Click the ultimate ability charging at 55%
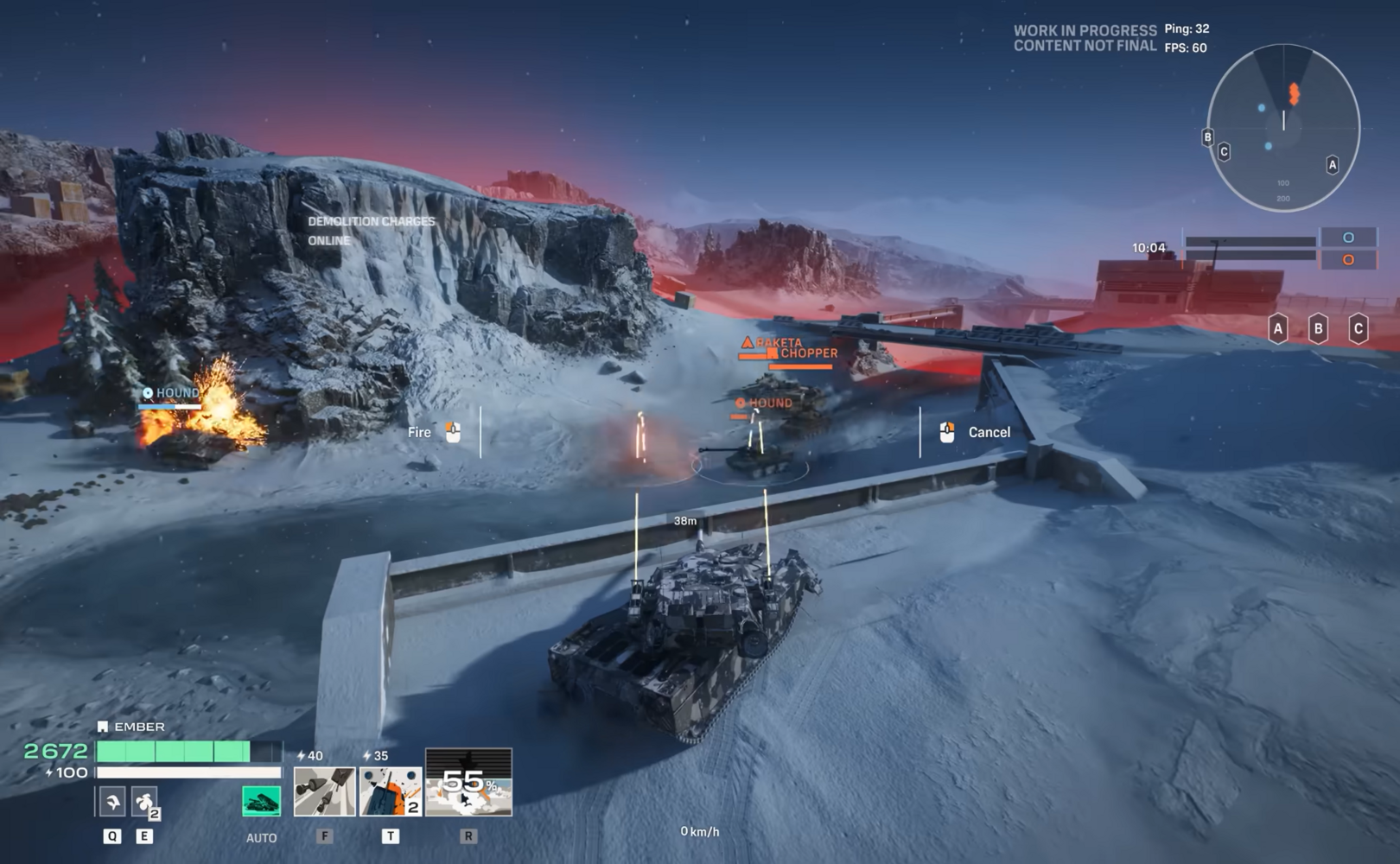The width and height of the screenshot is (1400, 864). click(468, 783)
